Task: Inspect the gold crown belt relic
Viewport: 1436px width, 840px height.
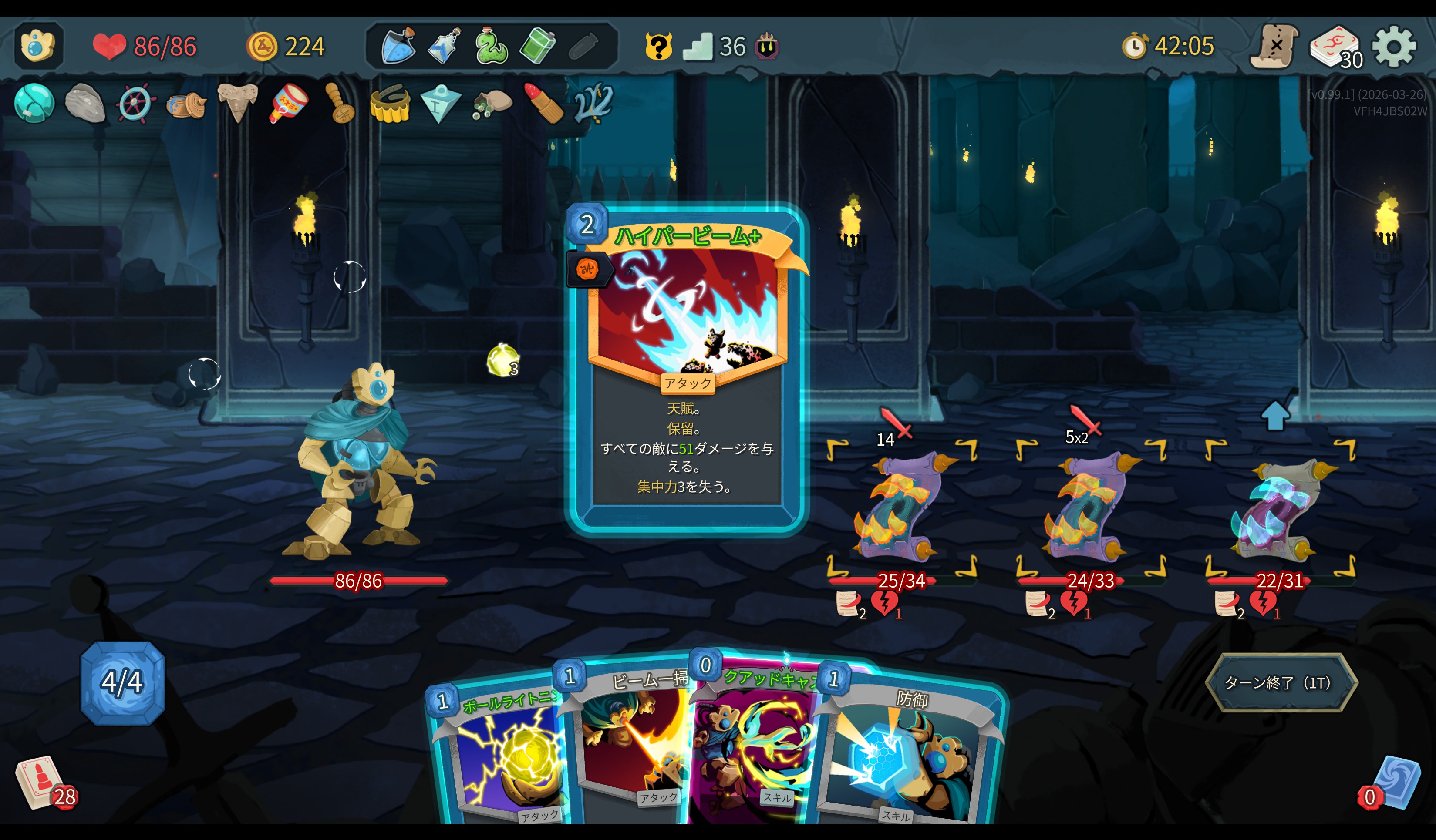Action: [390, 104]
